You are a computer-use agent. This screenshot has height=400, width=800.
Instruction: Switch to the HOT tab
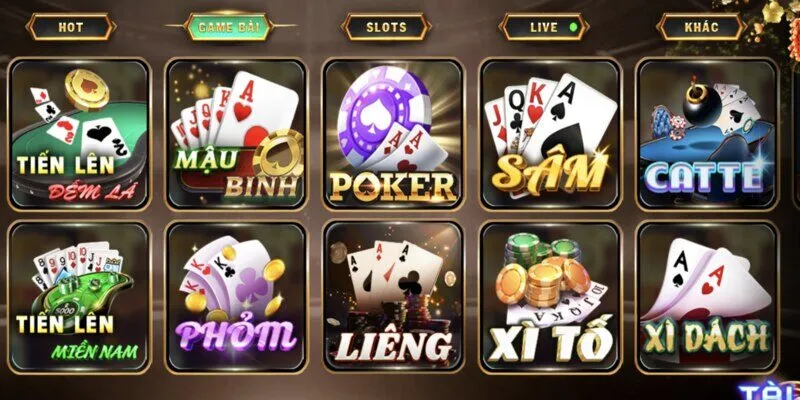71,27
